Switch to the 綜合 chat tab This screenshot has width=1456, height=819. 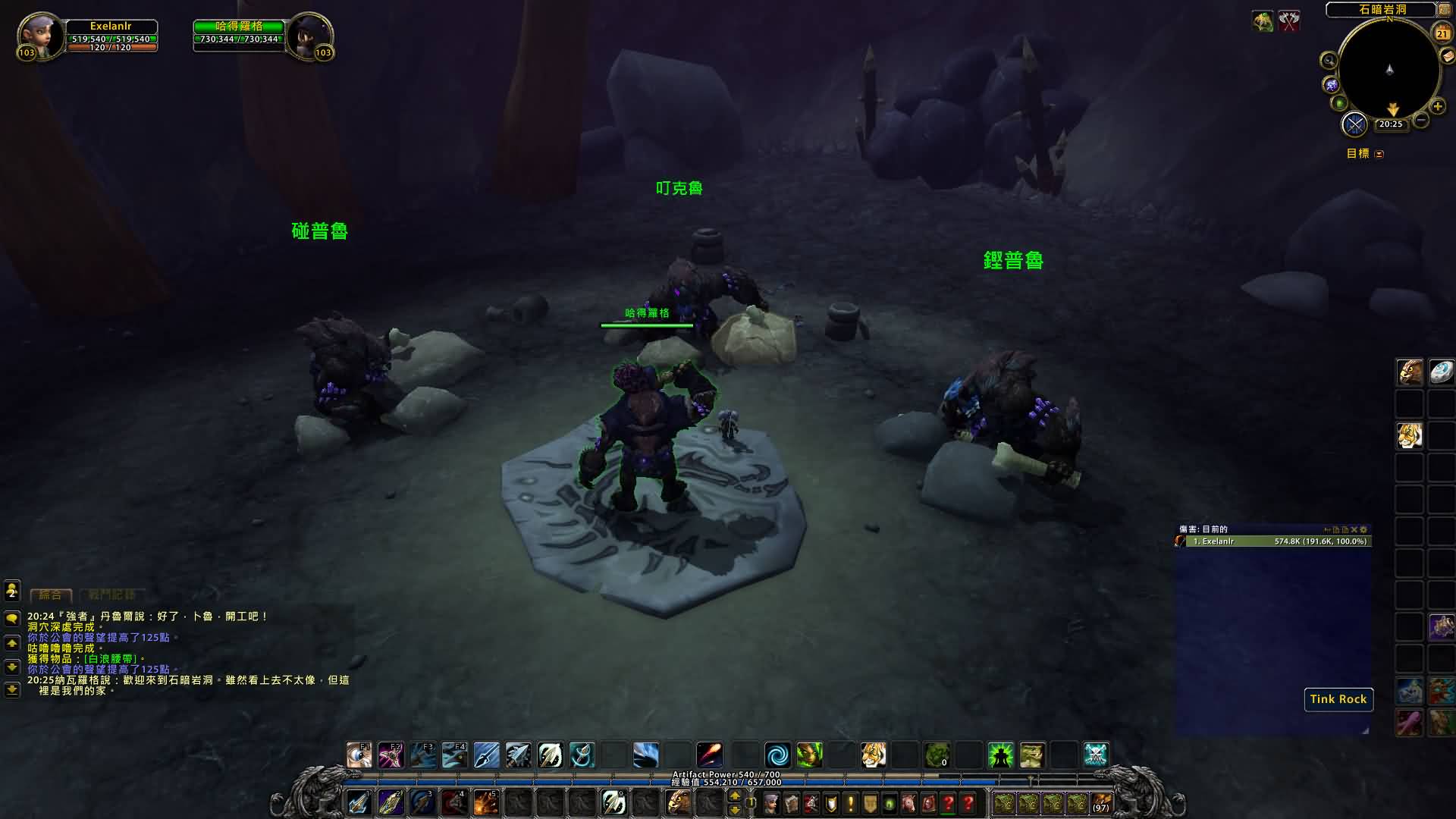coord(51,595)
